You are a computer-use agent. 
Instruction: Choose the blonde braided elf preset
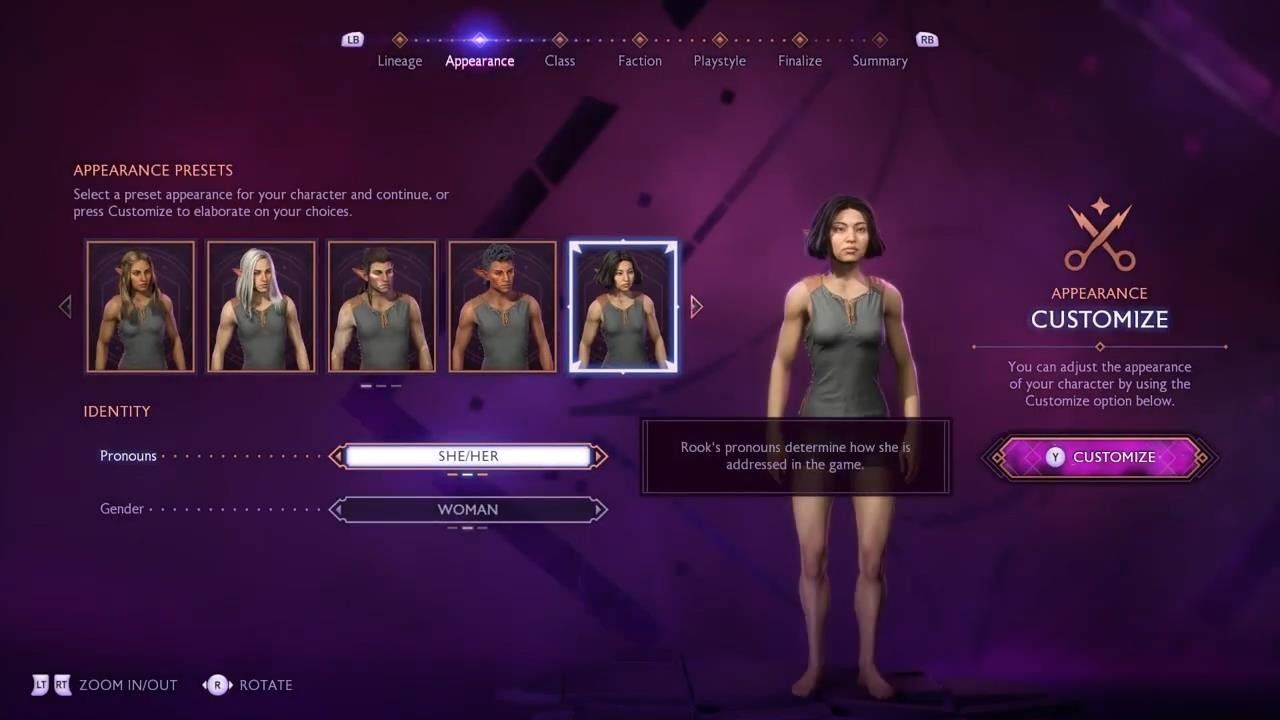(x=141, y=306)
